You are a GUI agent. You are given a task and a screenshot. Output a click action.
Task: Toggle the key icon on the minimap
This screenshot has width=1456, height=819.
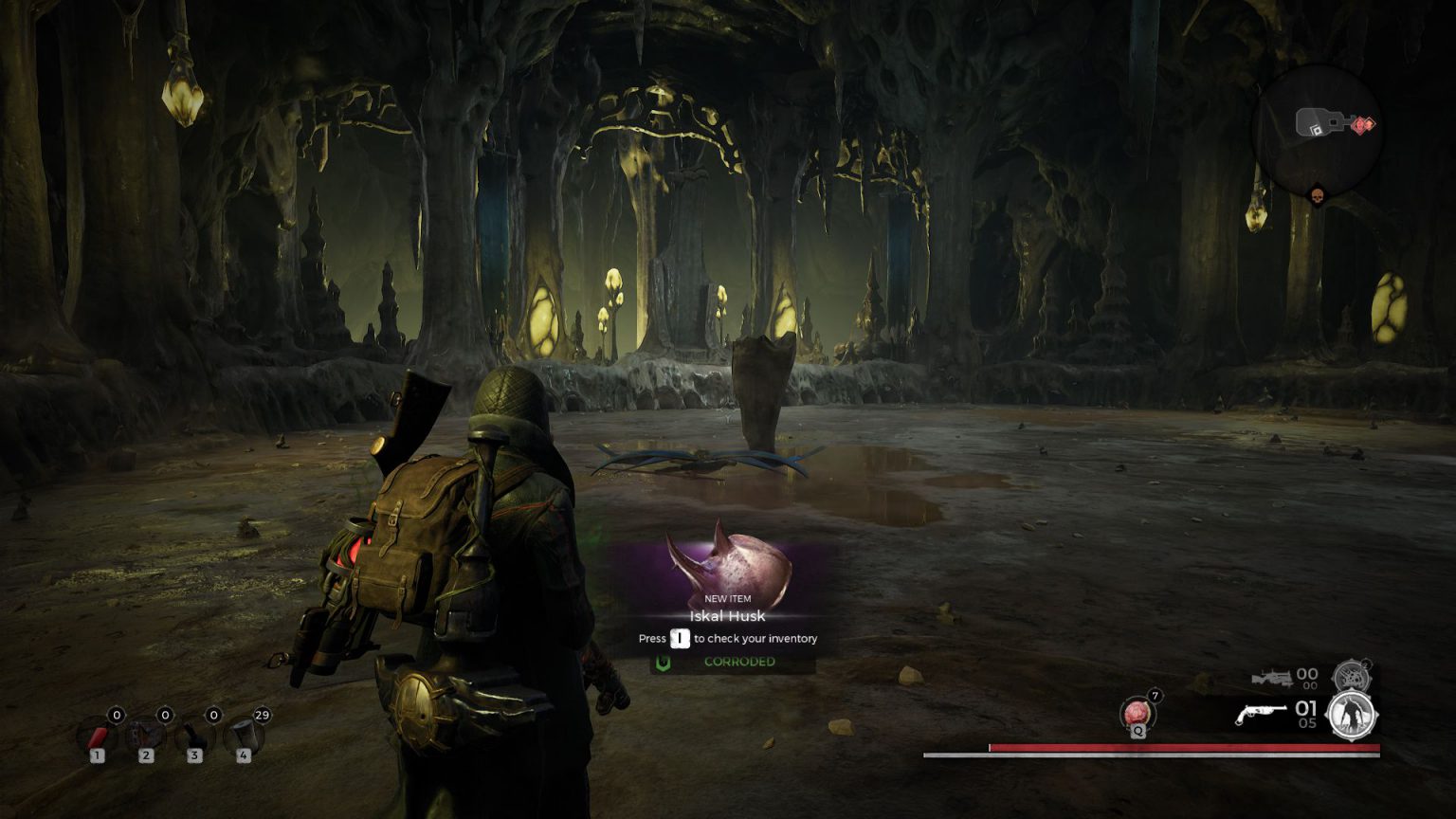(x=1319, y=121)
